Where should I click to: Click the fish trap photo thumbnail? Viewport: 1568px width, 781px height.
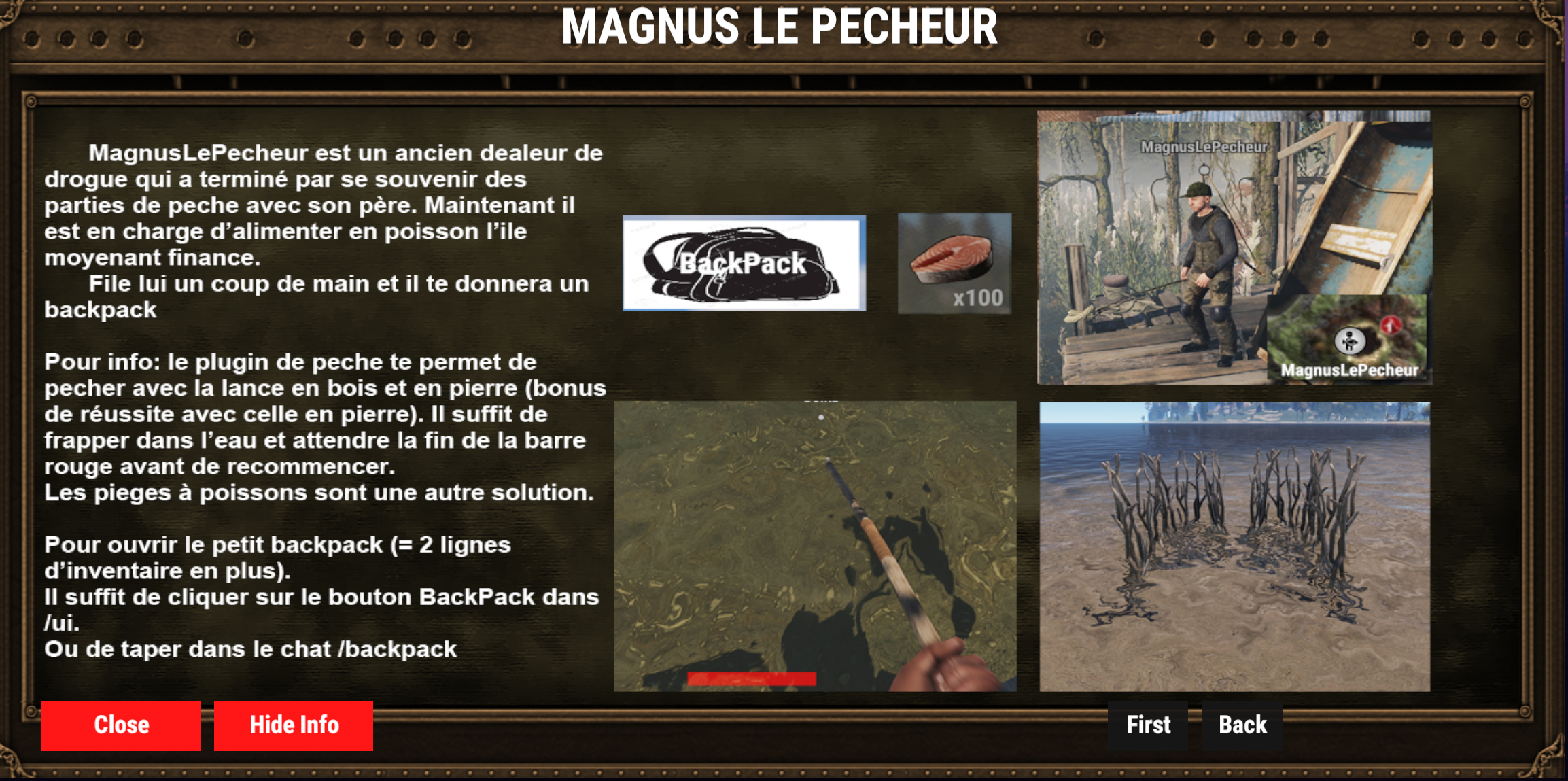1234,544
